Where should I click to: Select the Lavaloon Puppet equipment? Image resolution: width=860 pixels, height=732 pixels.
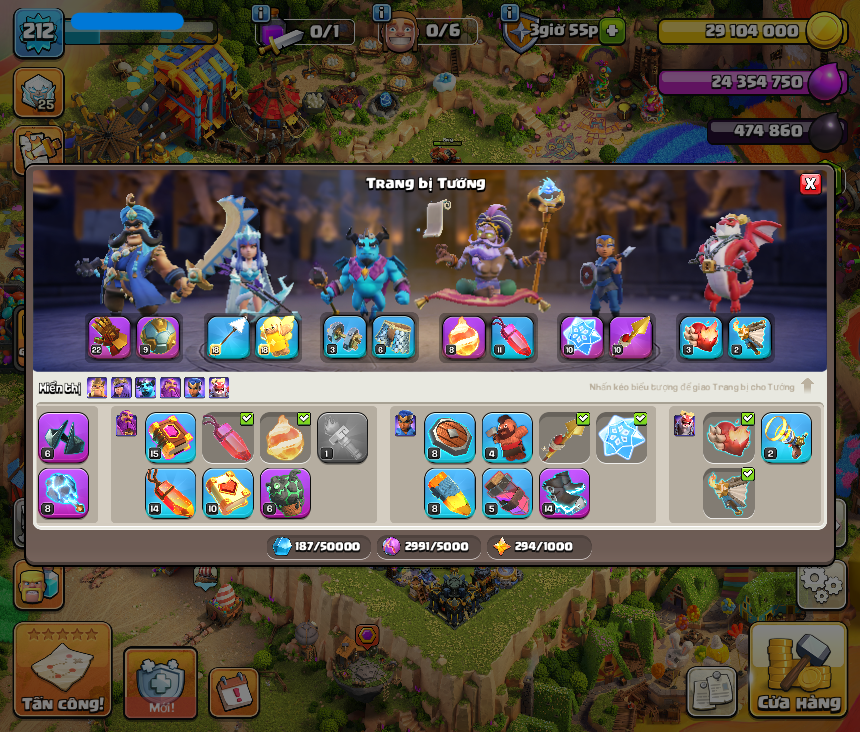coord(285,493)
